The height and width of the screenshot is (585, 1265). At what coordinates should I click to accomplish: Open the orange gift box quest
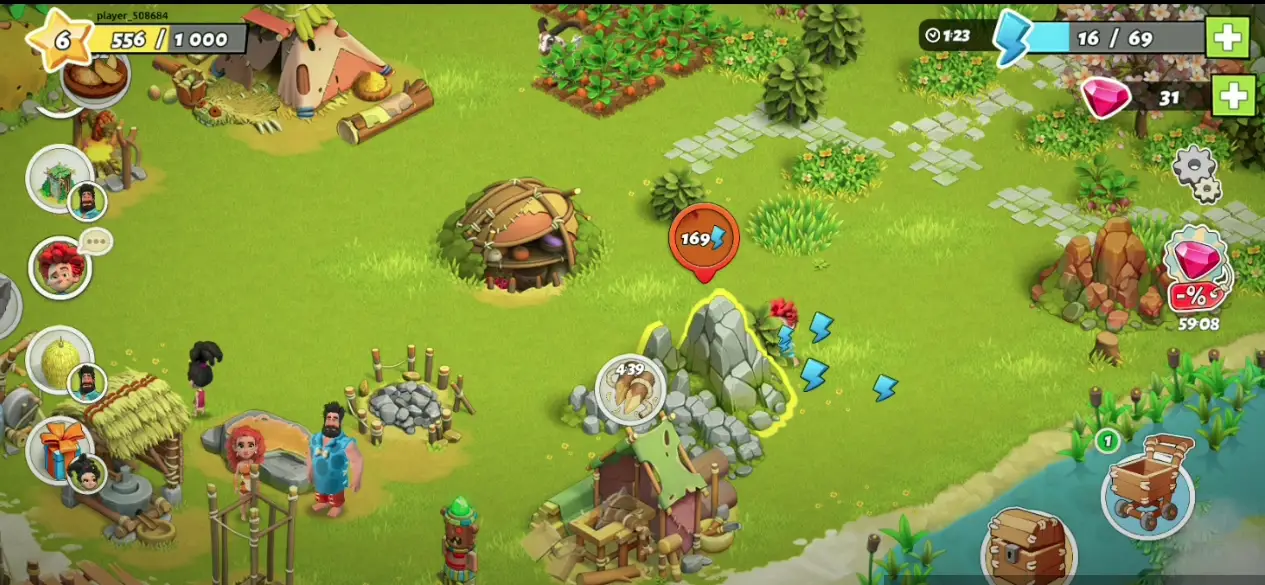click(58, 448)
